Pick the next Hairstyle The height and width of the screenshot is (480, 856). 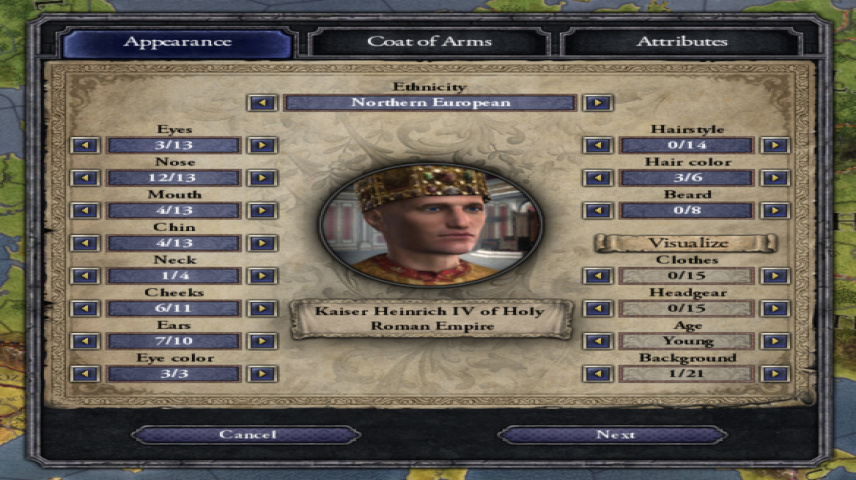tap(774, 145)
